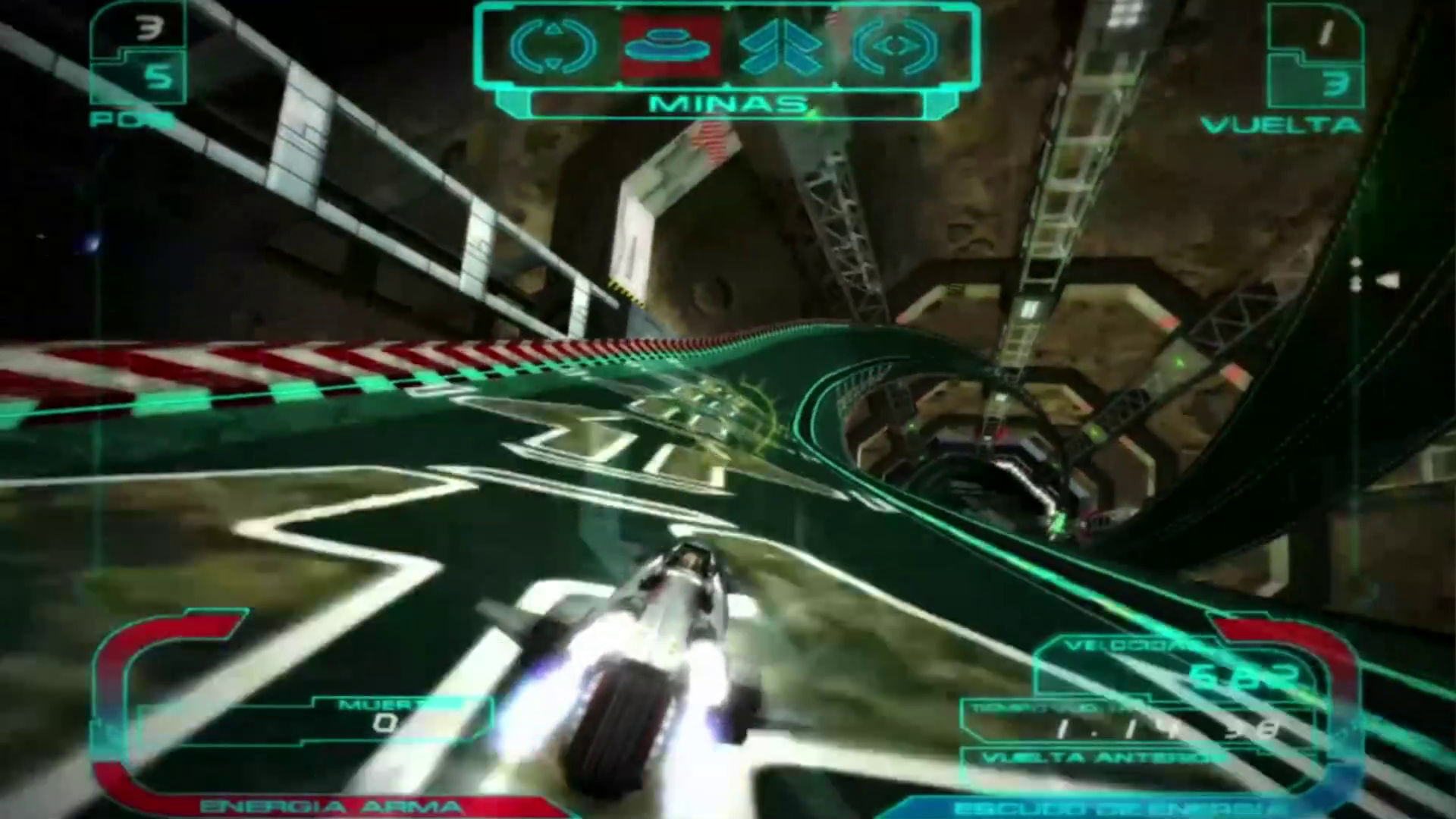This screenshot has height=819, width=1456.
Task: Pick the circular diamond-center weapon icon
Action: (x=895, y=46)
